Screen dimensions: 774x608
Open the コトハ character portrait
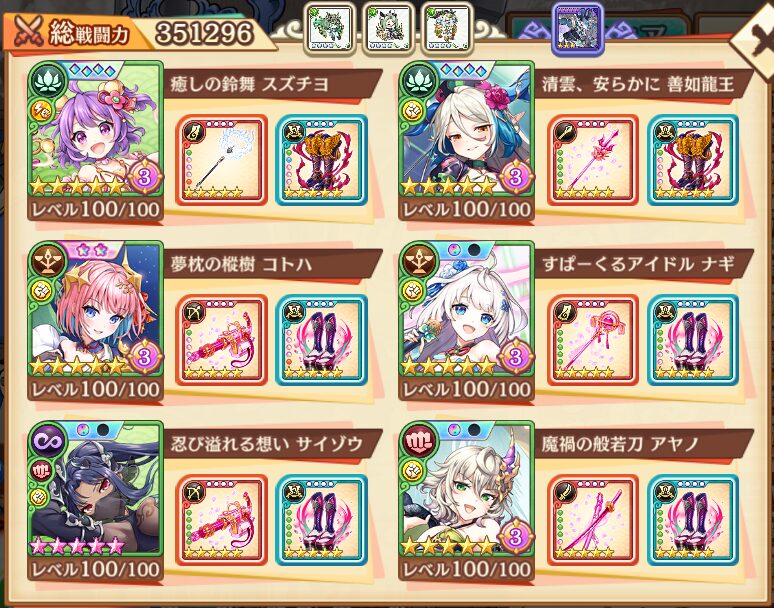pyautogui.click(x=96, y=310)
